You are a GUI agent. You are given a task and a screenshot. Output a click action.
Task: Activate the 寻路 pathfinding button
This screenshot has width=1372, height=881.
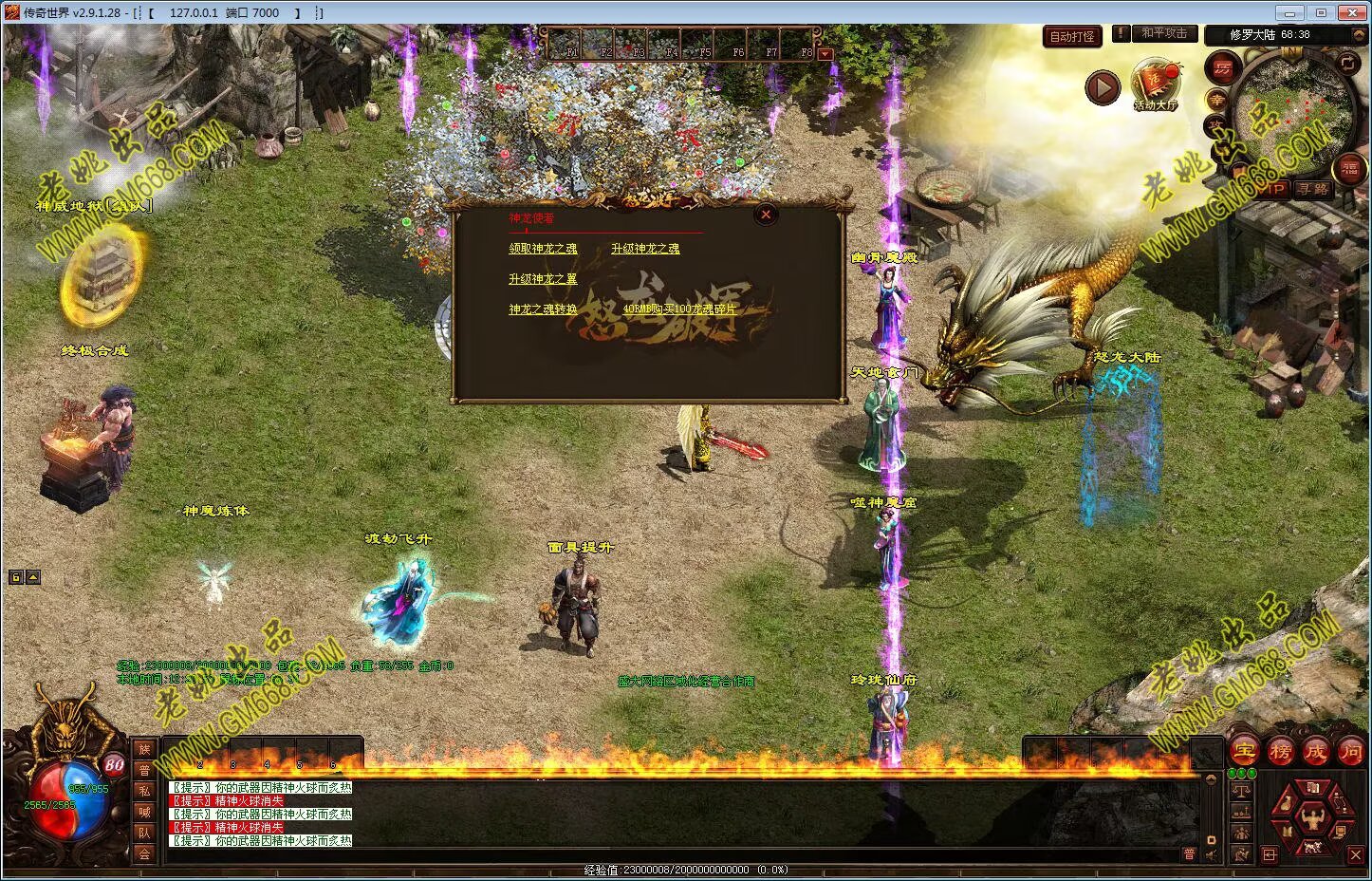coord(1314,189)
